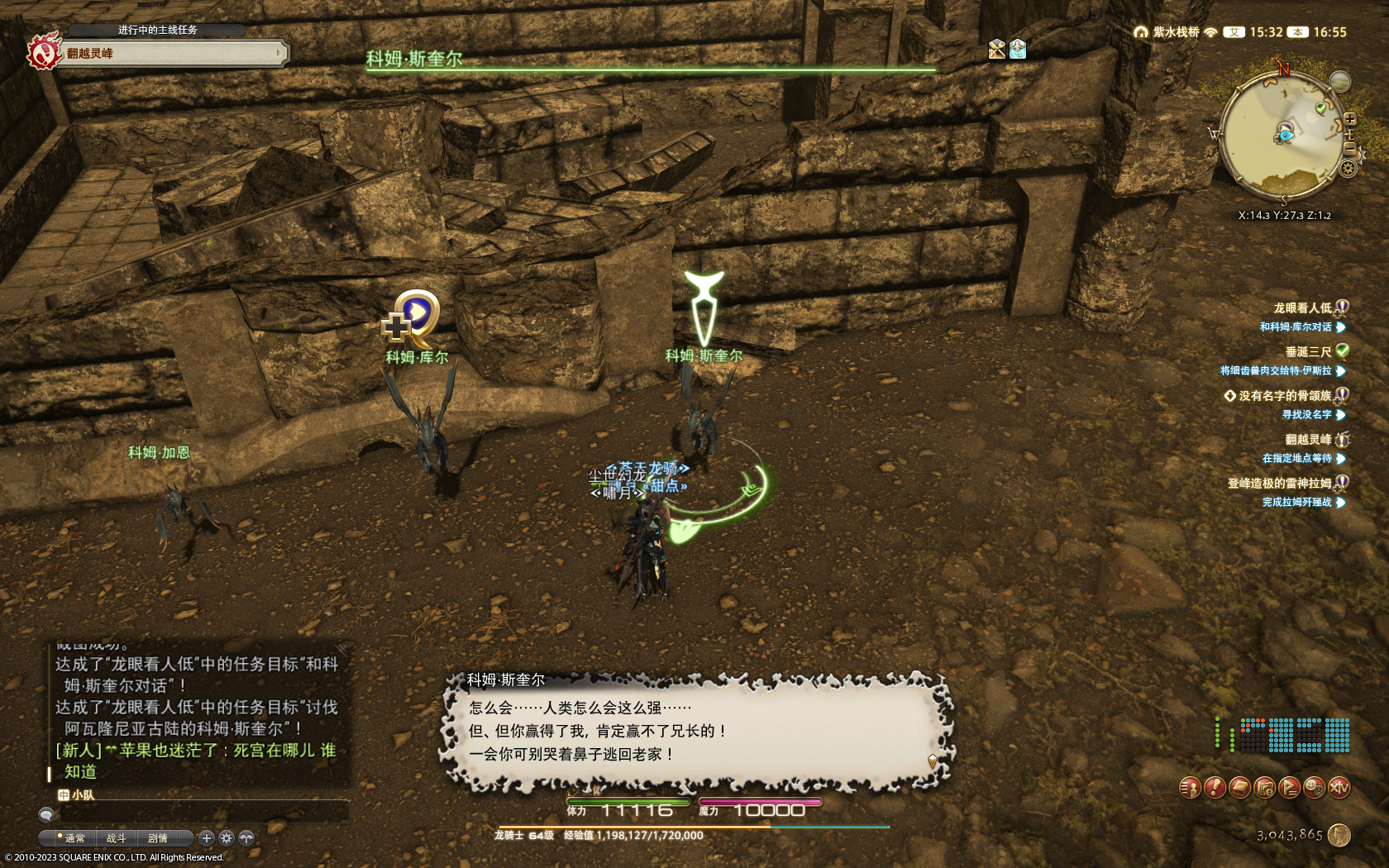Select the 通常 chat tab
This screenshot has height=868, width=1389.
pyautogui.click(x=74, y=838)
